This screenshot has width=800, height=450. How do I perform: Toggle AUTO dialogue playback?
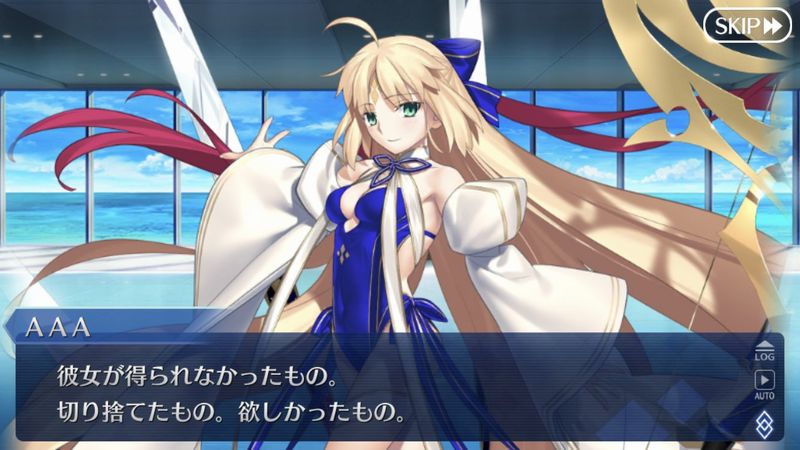point(765,384)
